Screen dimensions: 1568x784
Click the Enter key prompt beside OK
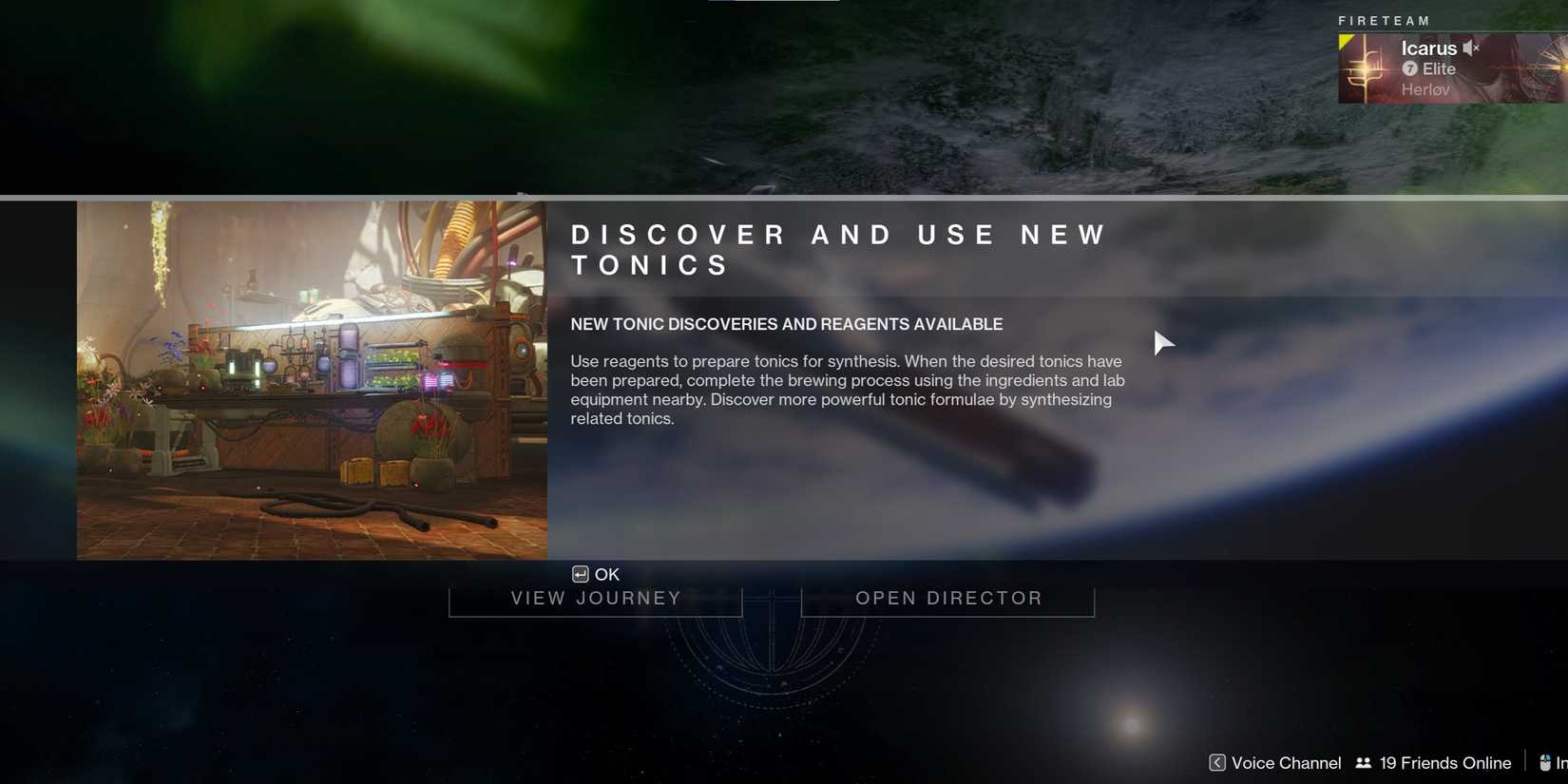tap(579, 574)
